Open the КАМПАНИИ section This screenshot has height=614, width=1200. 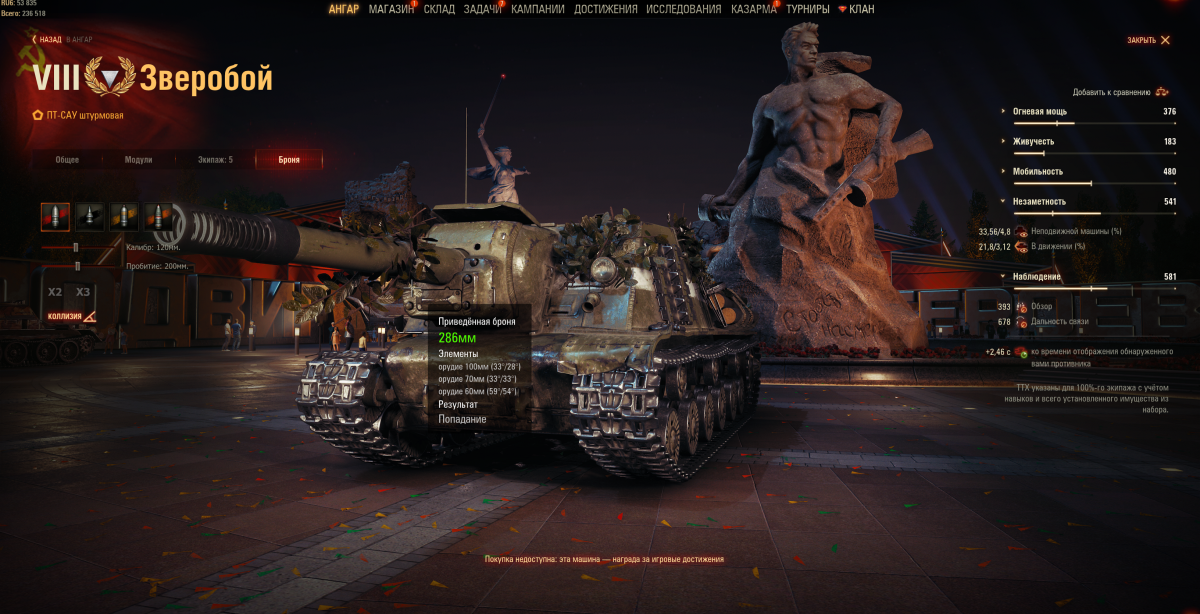click(x=537, y=9)
